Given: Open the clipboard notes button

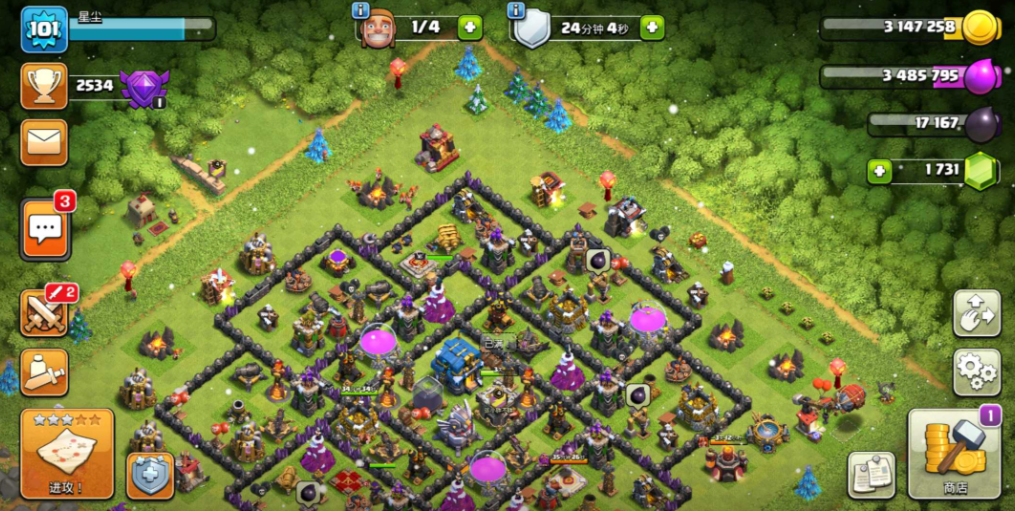Looking at the screenshot, I should (x=870, y=475).
